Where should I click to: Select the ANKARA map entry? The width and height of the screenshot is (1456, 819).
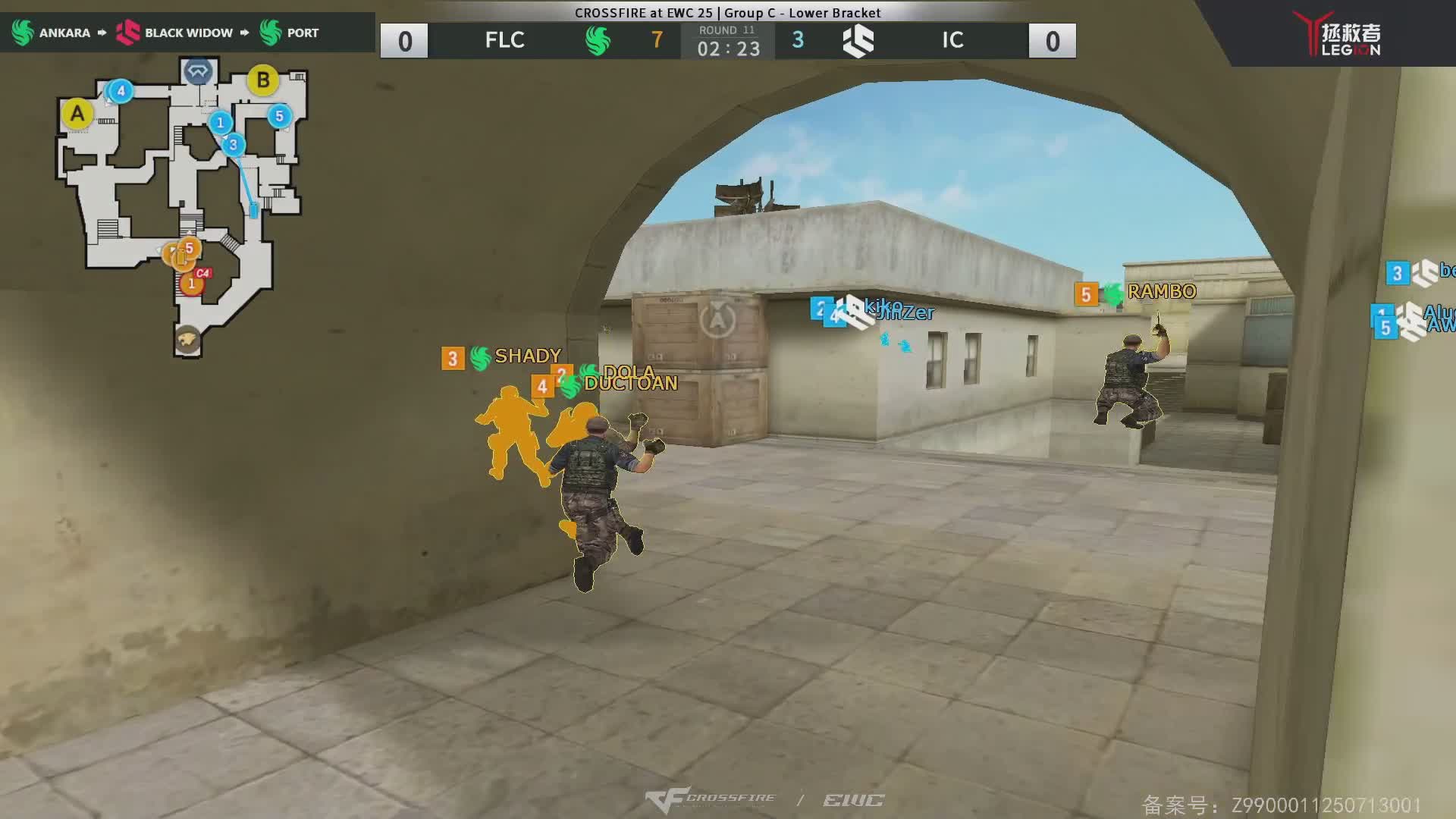(52, 33)
